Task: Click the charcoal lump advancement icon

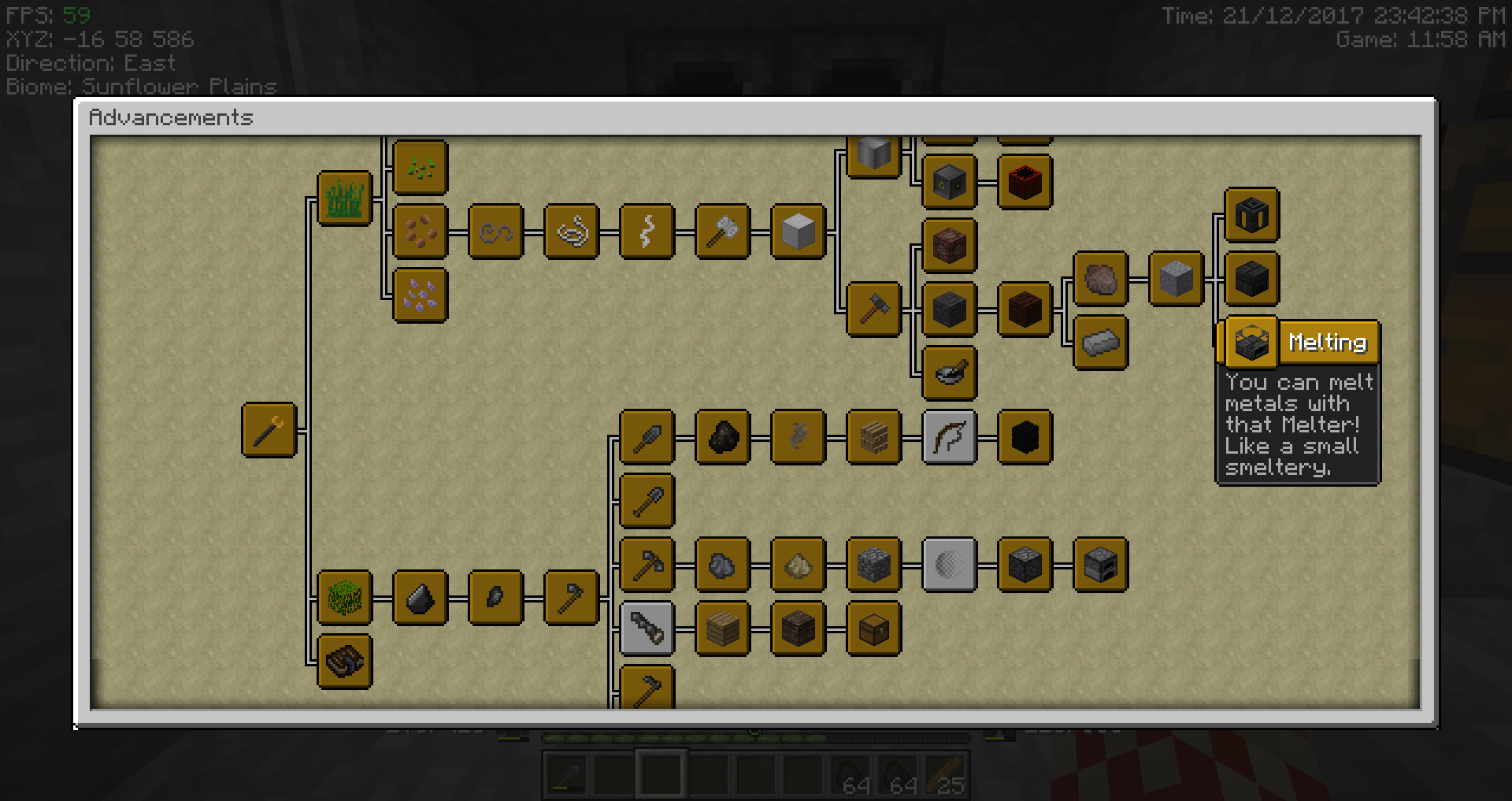Action: point(722,439)
